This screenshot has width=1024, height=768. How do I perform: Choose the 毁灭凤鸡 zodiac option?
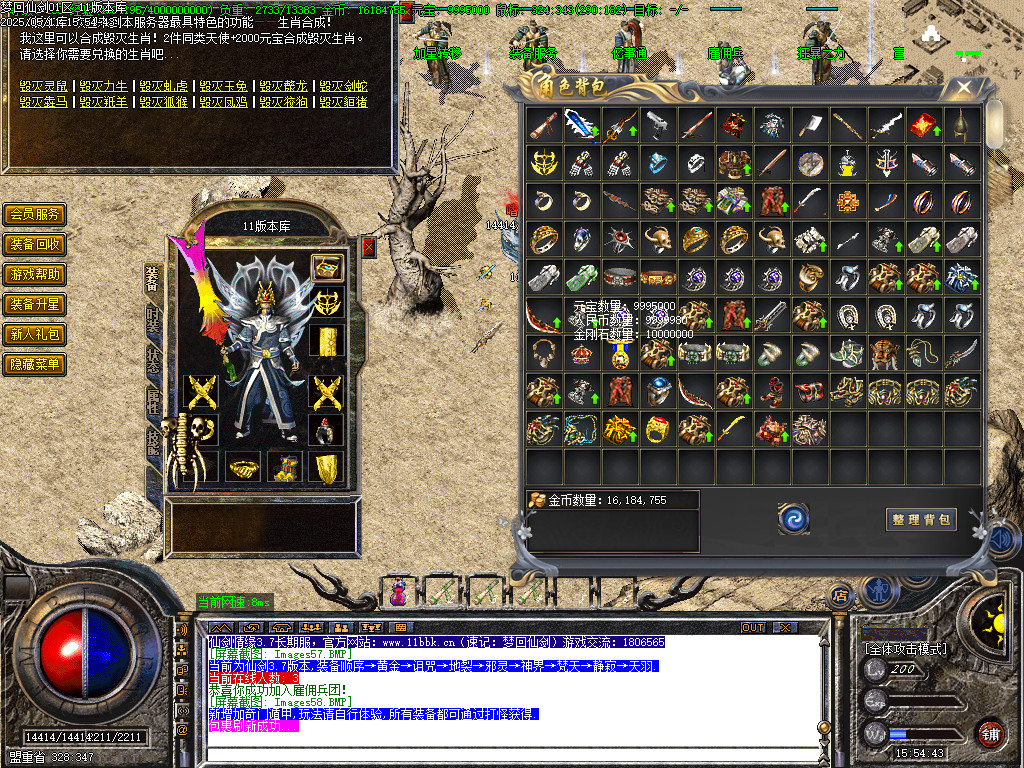(x=223, y=102)
